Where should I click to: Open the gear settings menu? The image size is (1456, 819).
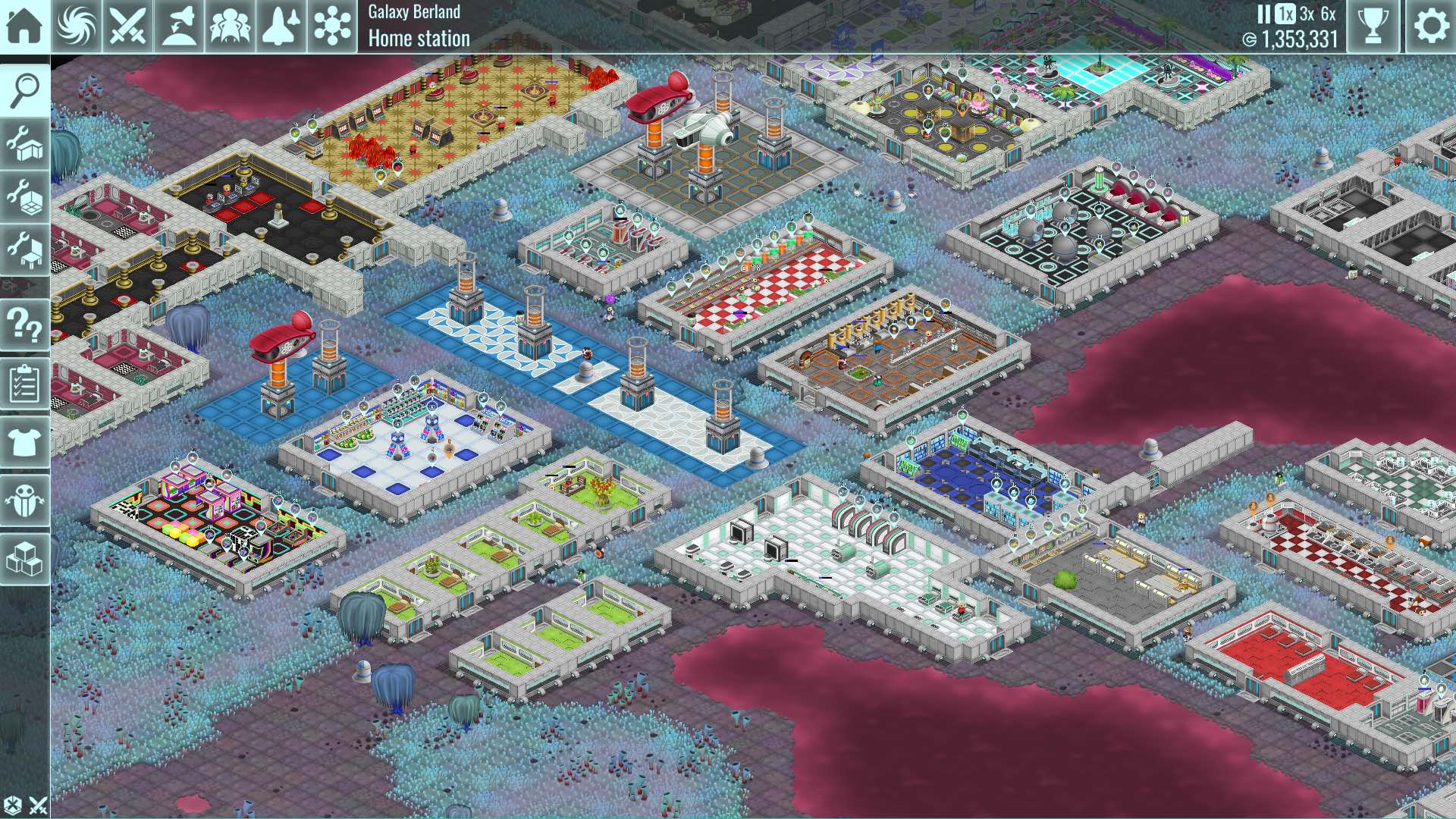1431,26
